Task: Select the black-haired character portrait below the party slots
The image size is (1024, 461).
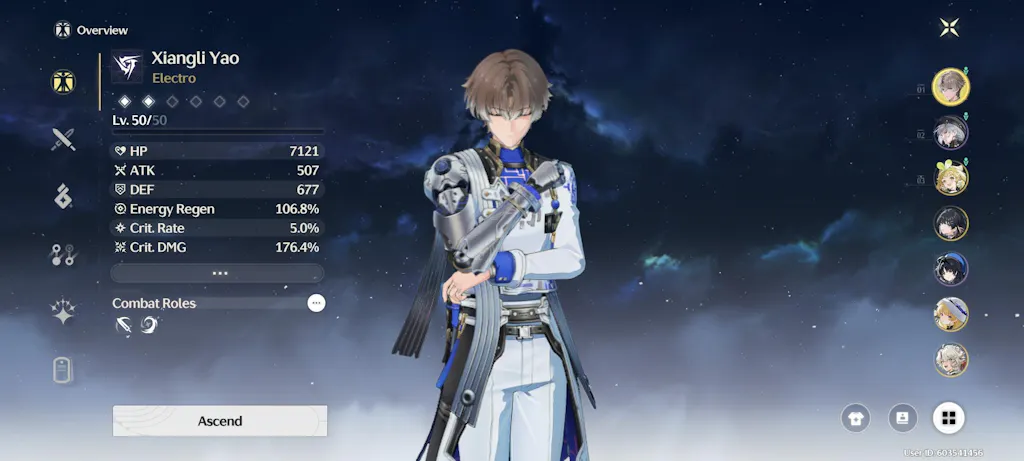Action: 950,223
